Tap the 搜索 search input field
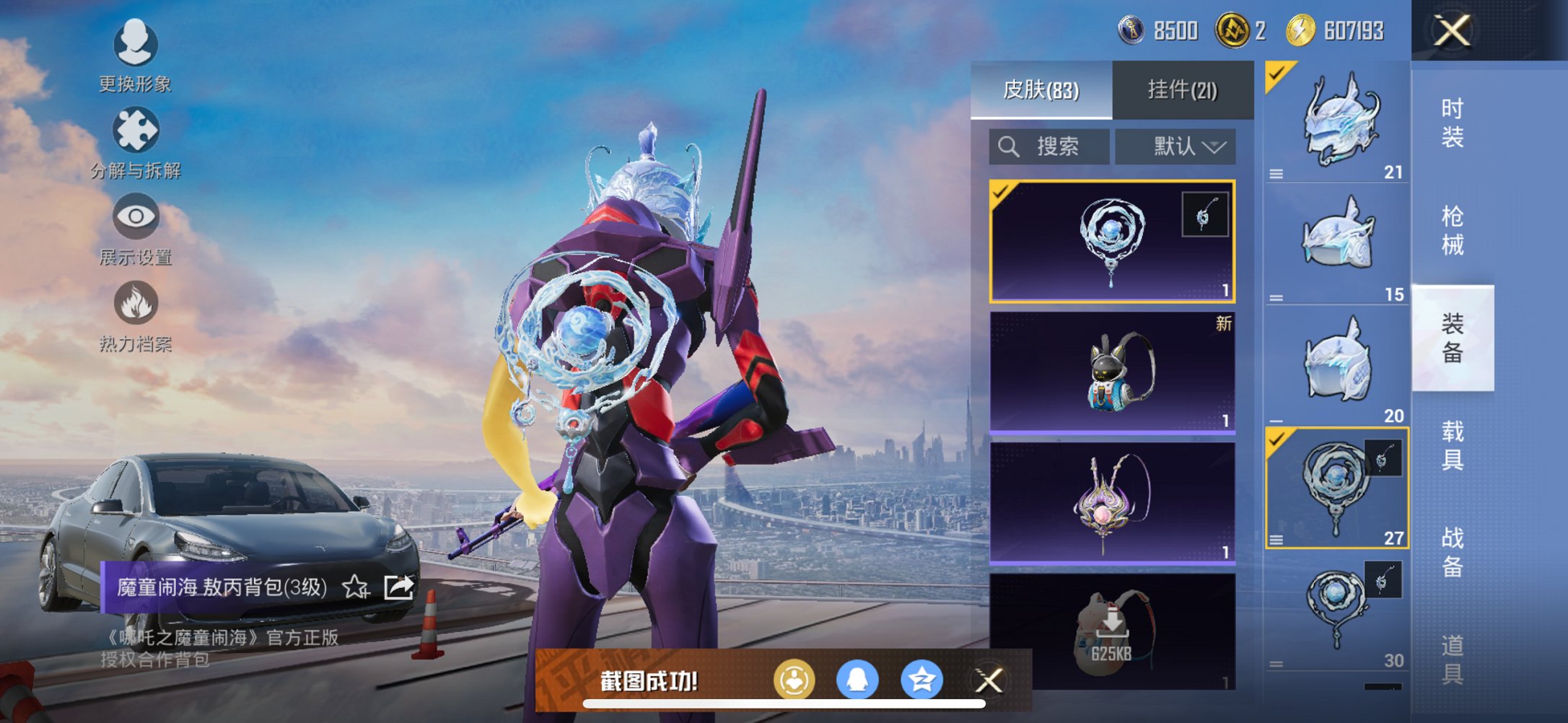This screenshot has width=1568, height=723. (1057, 146)
